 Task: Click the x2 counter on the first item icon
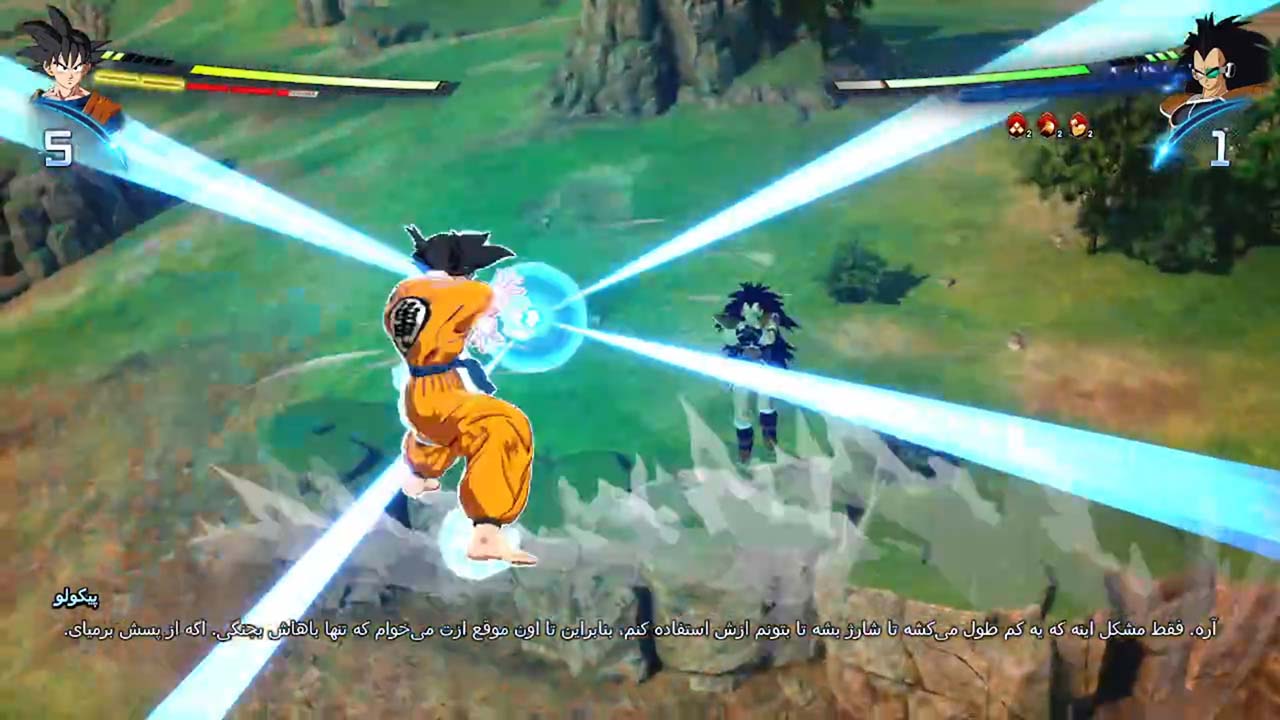[1029, 133]
